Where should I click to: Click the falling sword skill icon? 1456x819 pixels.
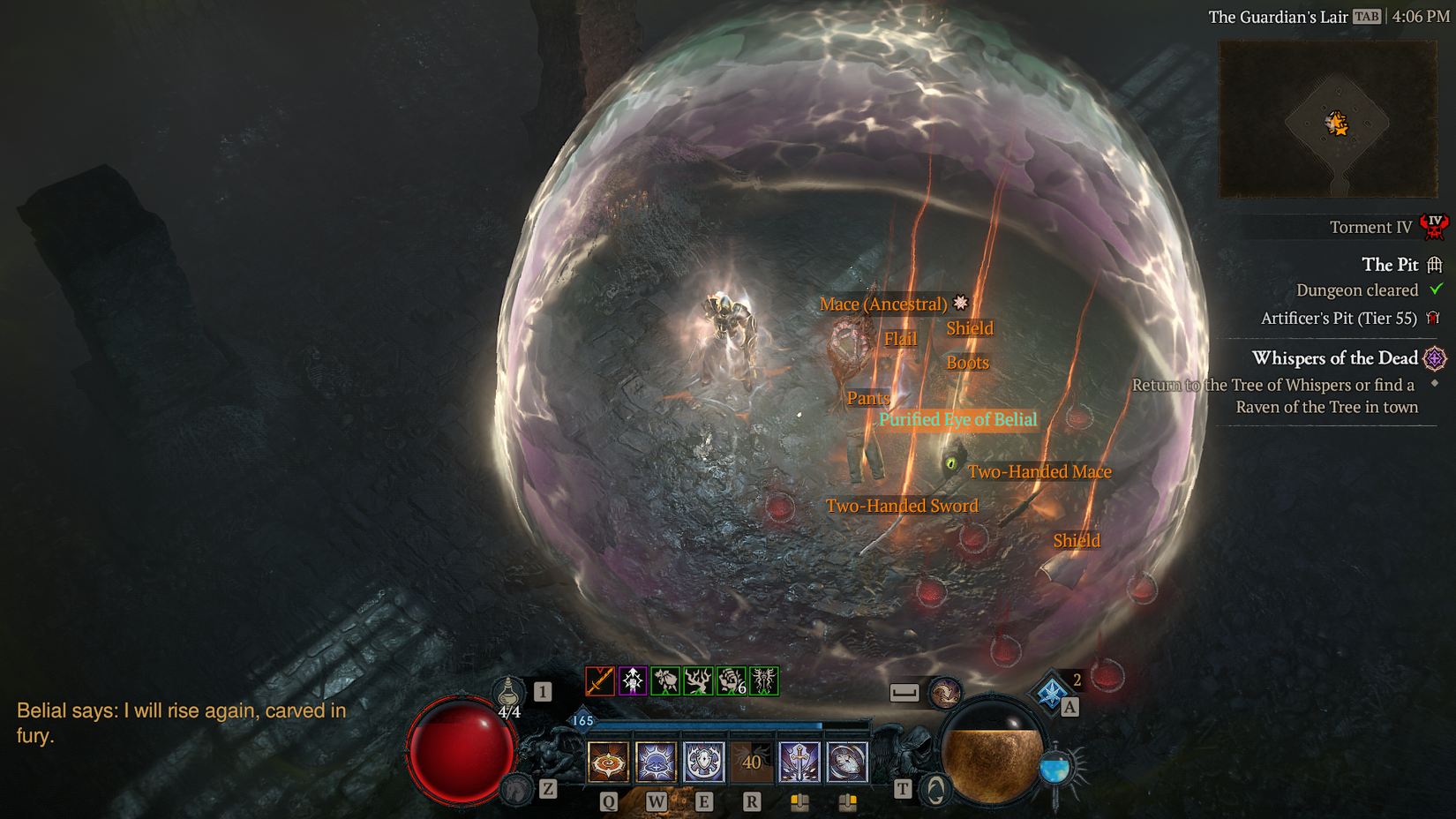[798, 762]
